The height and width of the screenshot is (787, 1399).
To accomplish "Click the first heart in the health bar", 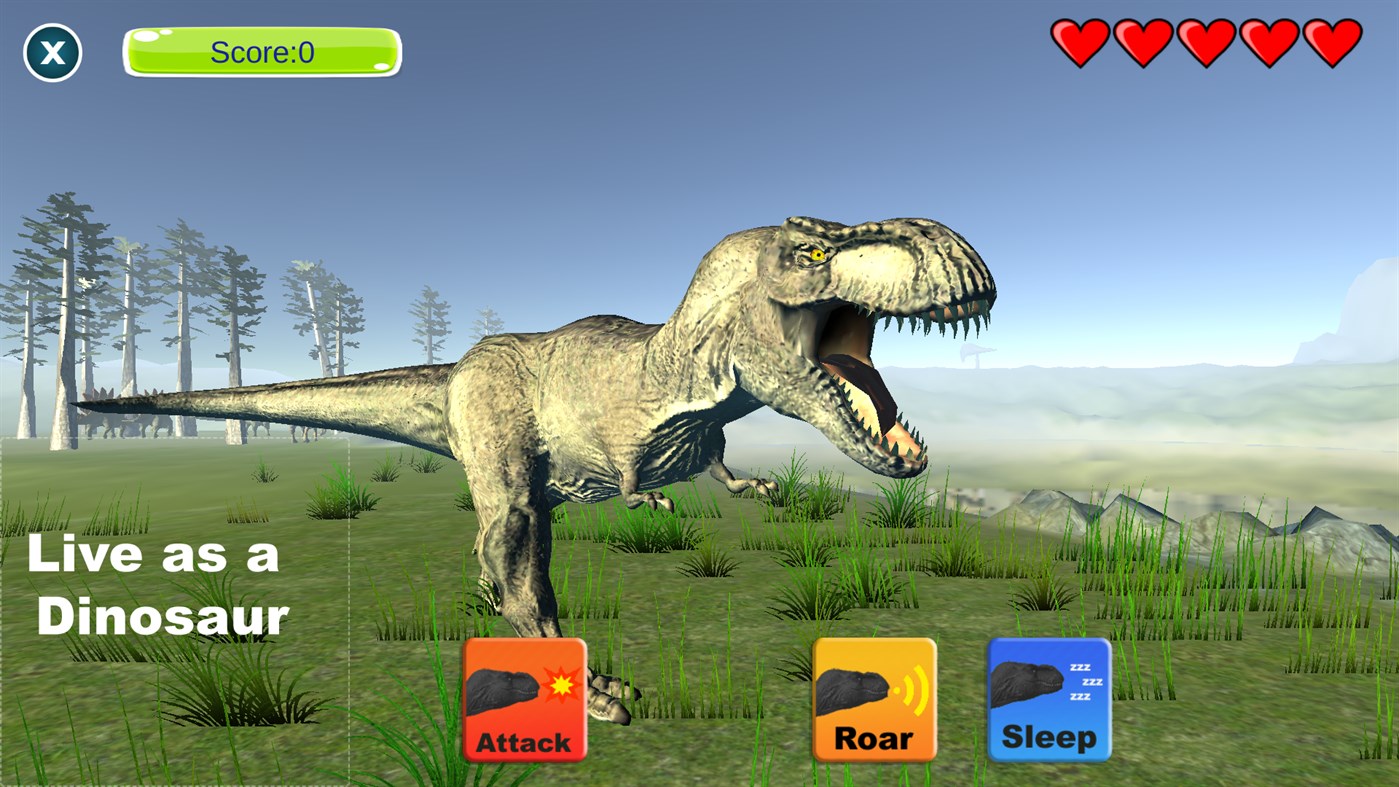I will coord(1082,43).
